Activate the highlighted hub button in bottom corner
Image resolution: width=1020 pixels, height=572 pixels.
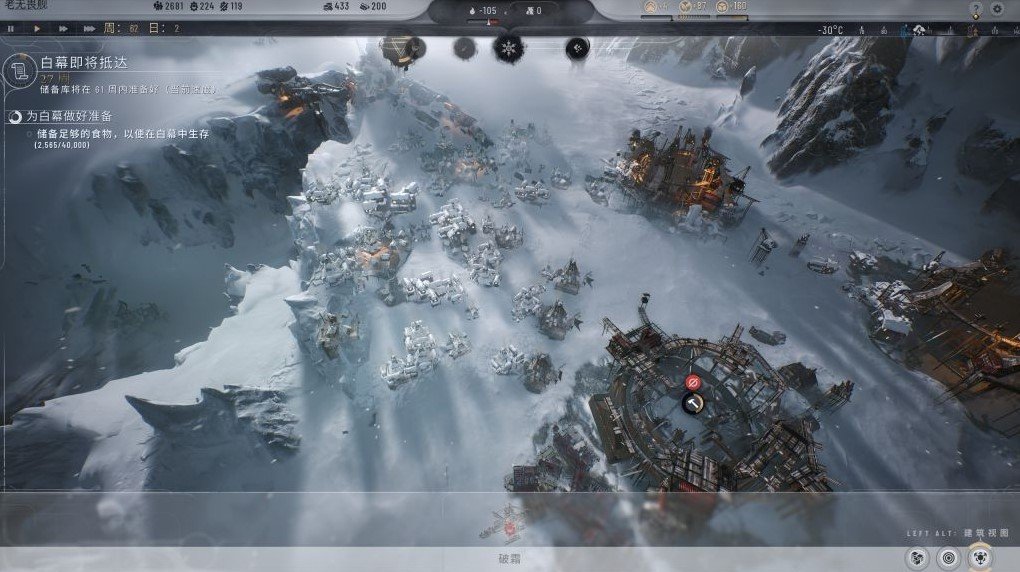coord(979,558)
